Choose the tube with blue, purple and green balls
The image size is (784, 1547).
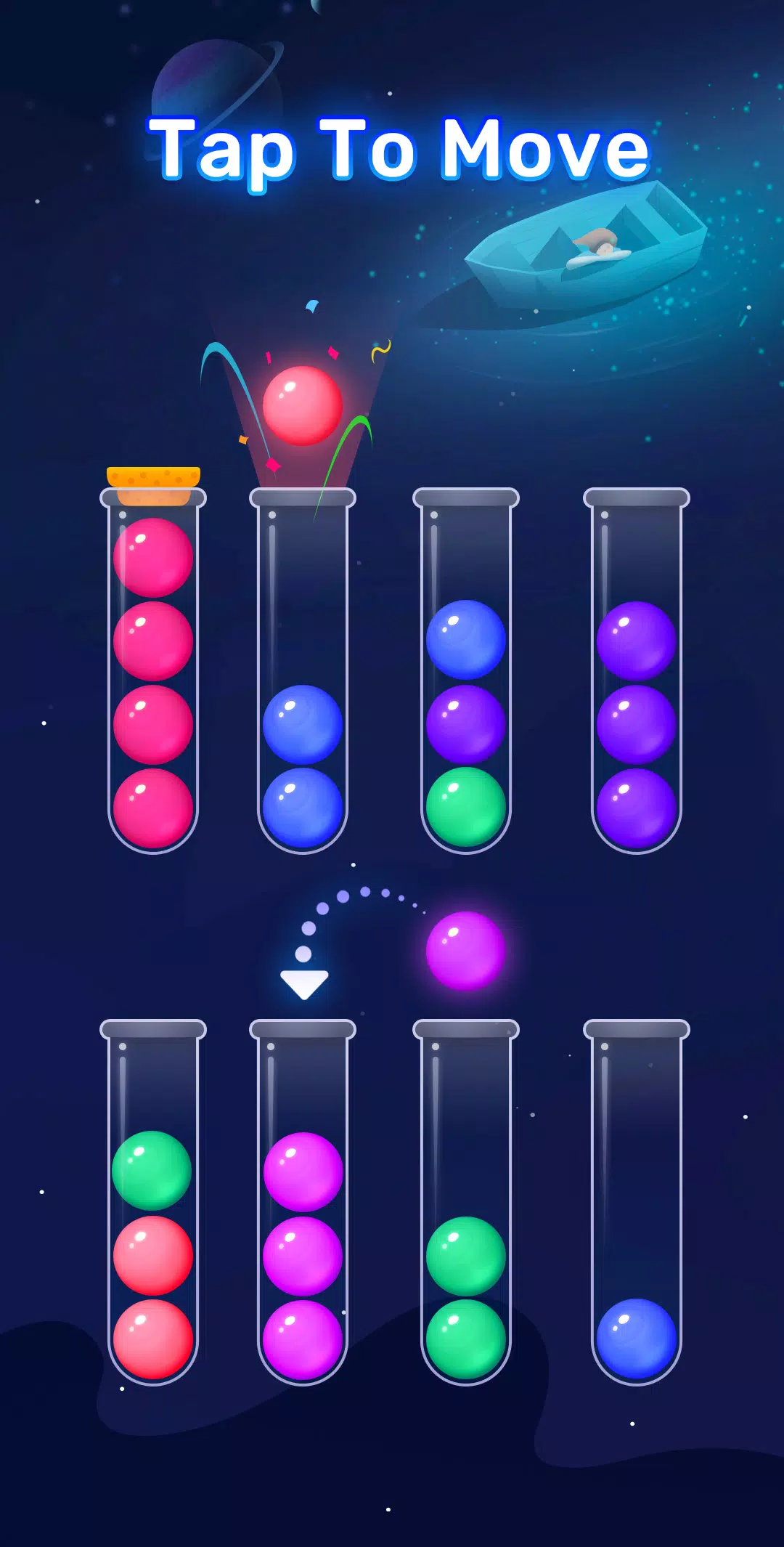coord(466,672)
